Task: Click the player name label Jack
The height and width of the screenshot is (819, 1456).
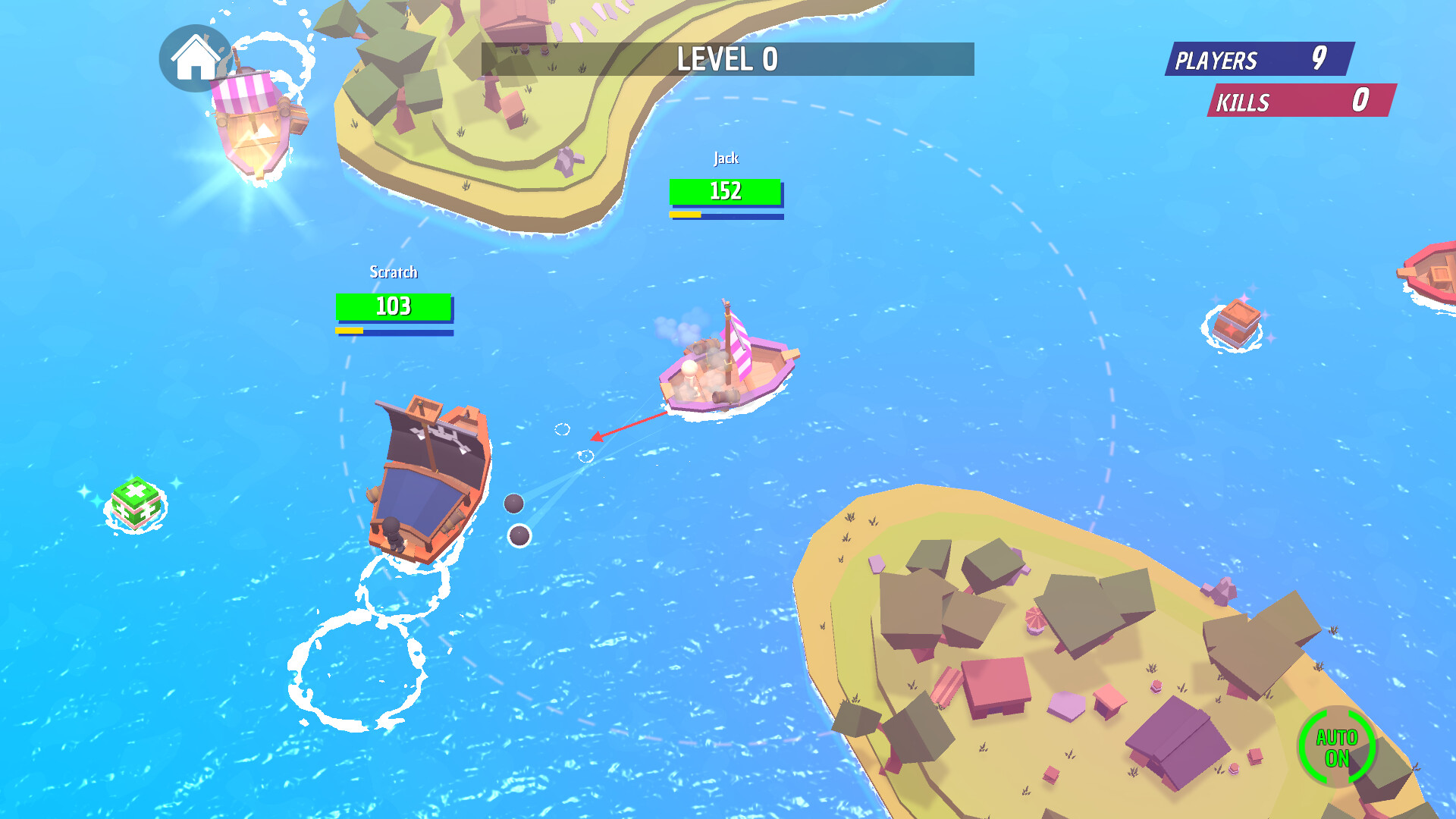Action: click(726, 158)
